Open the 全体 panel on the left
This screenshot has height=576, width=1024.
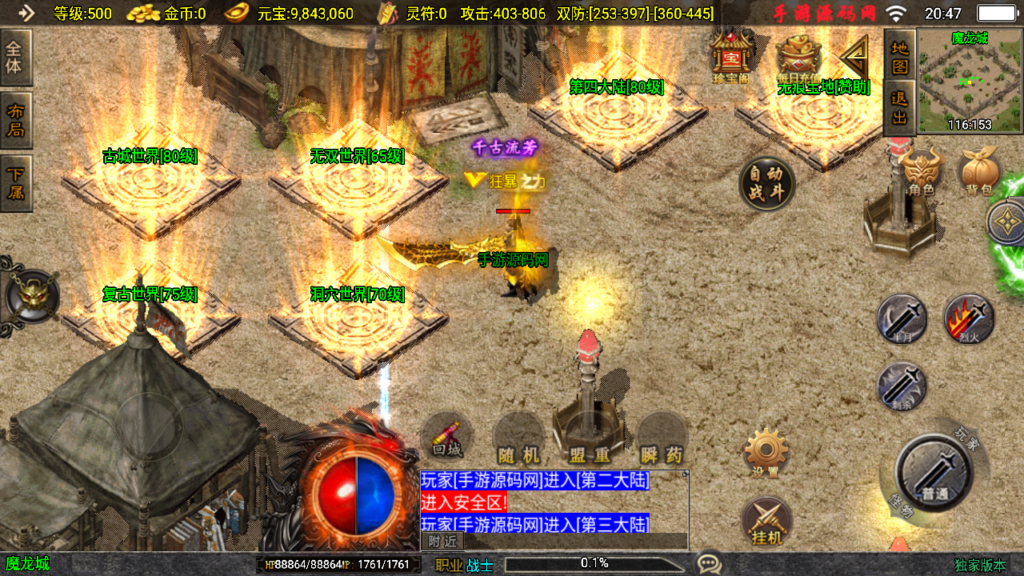click(x=17, y=57)
